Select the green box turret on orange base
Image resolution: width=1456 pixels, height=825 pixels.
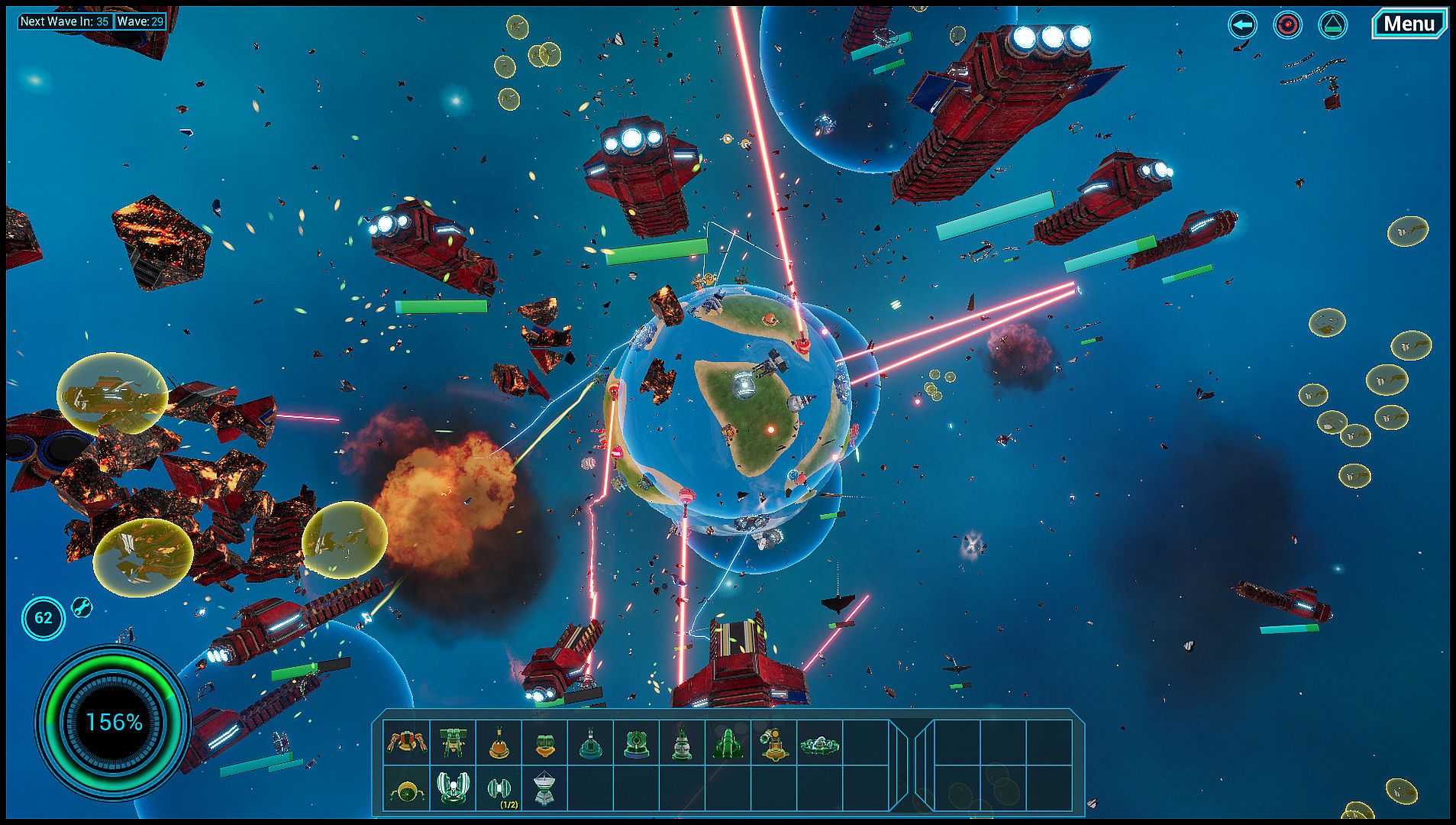point(544,742)
